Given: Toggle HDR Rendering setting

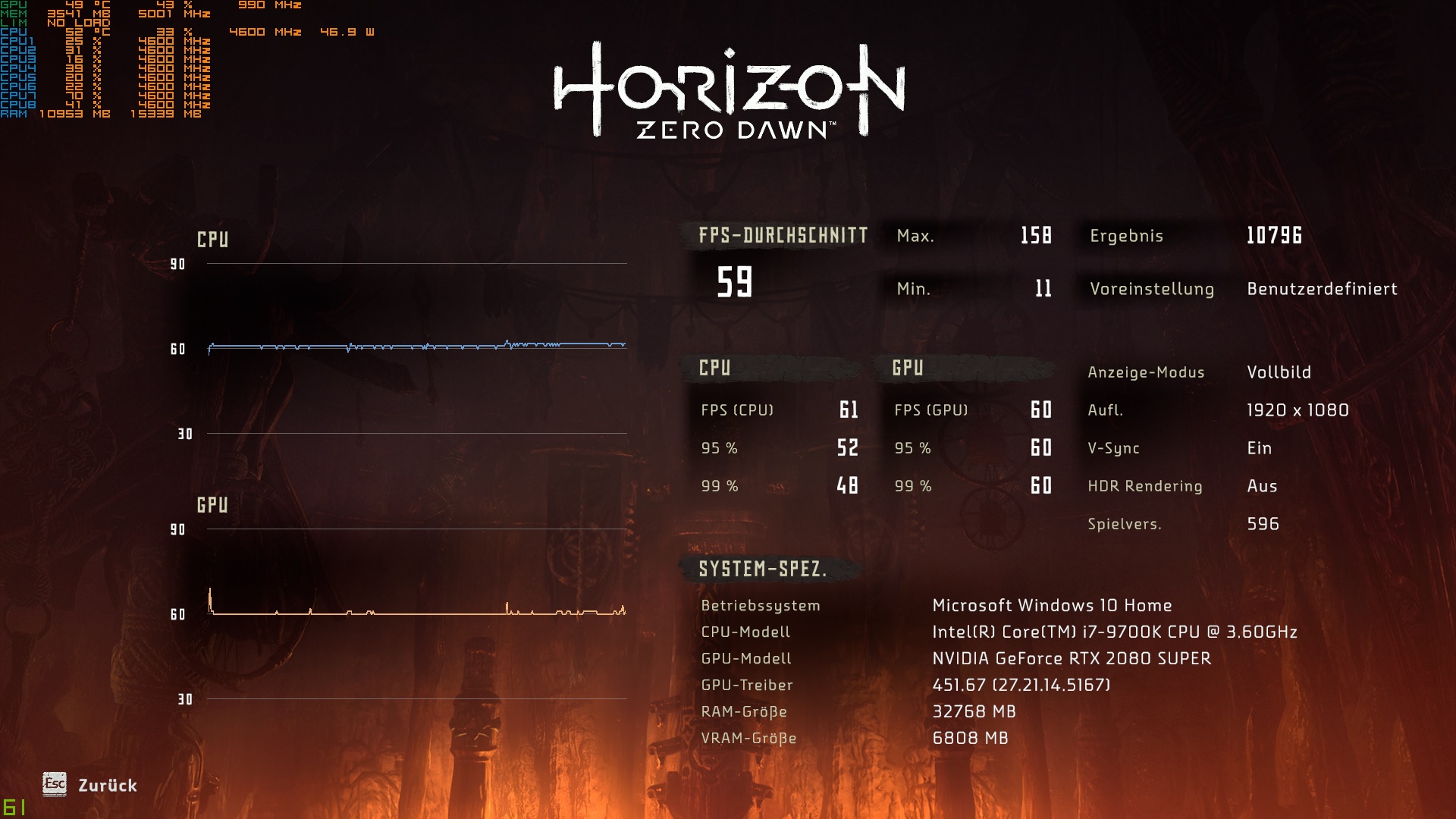Looking at the screenshot, I should pos(1263,486).
